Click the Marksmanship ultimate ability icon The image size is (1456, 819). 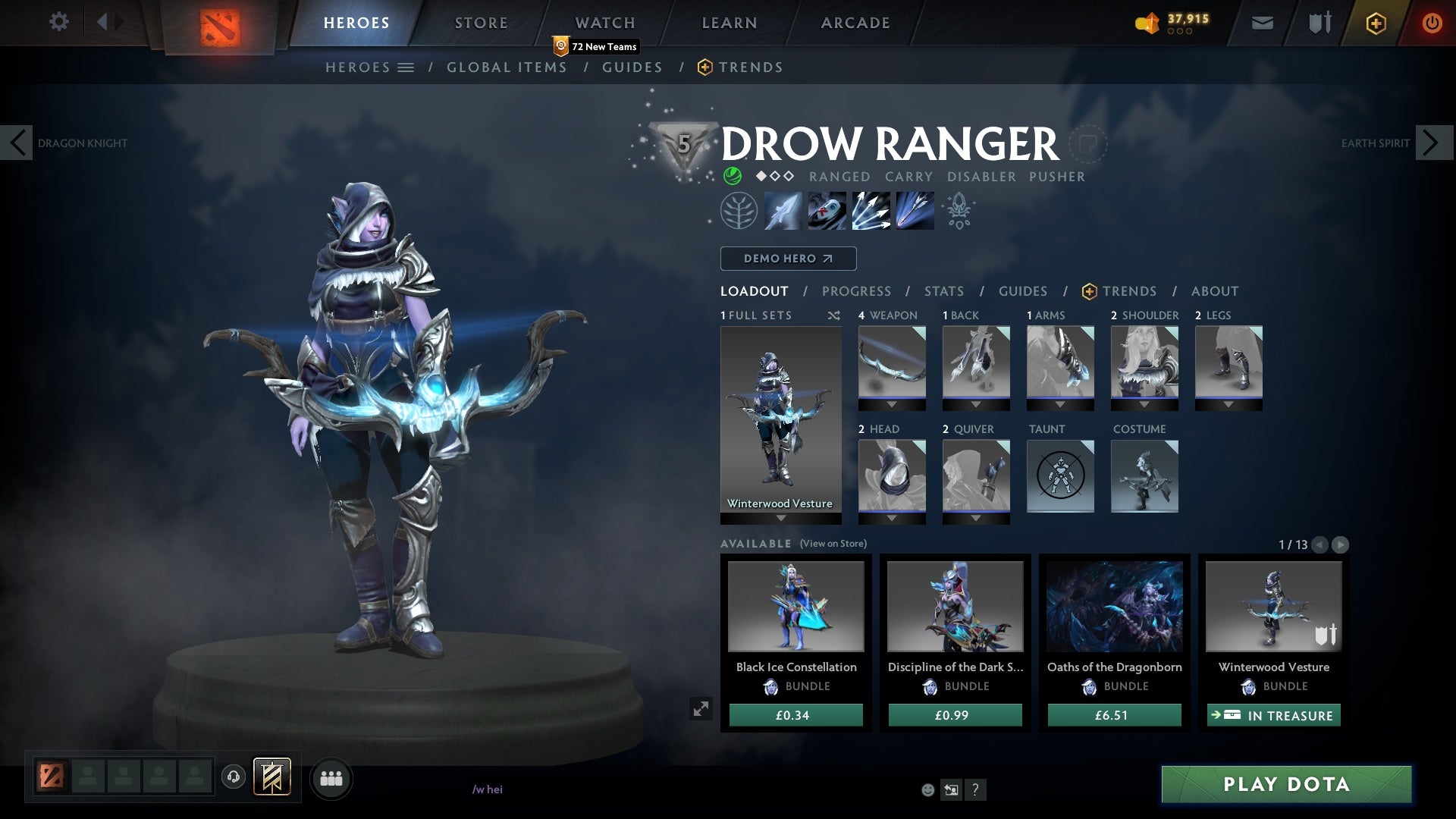914,211
